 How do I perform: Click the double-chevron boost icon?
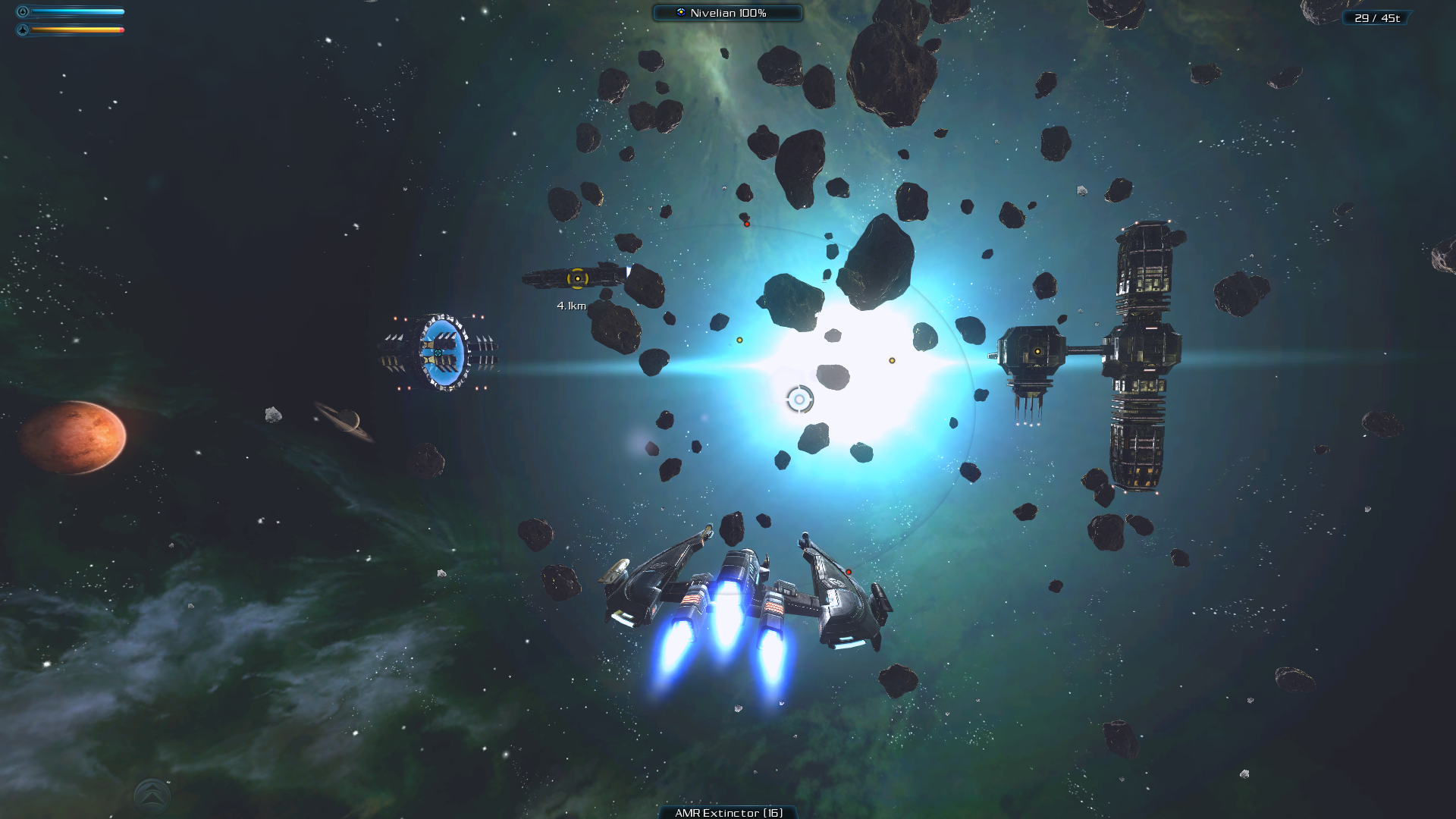point(152,795)
